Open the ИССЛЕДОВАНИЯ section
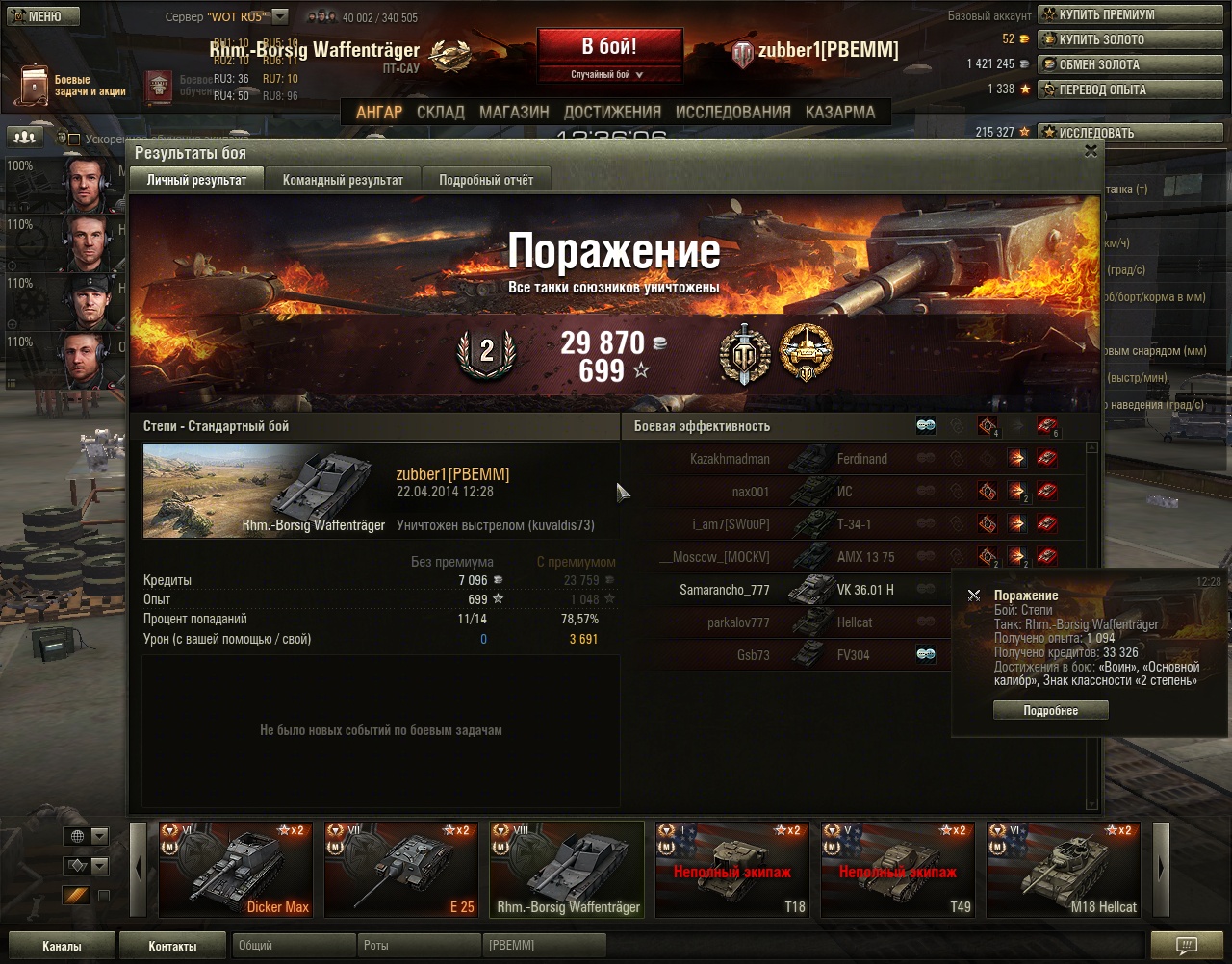Image resolution: width=1232 pixels, height=964 pixels. click(732, 112)
